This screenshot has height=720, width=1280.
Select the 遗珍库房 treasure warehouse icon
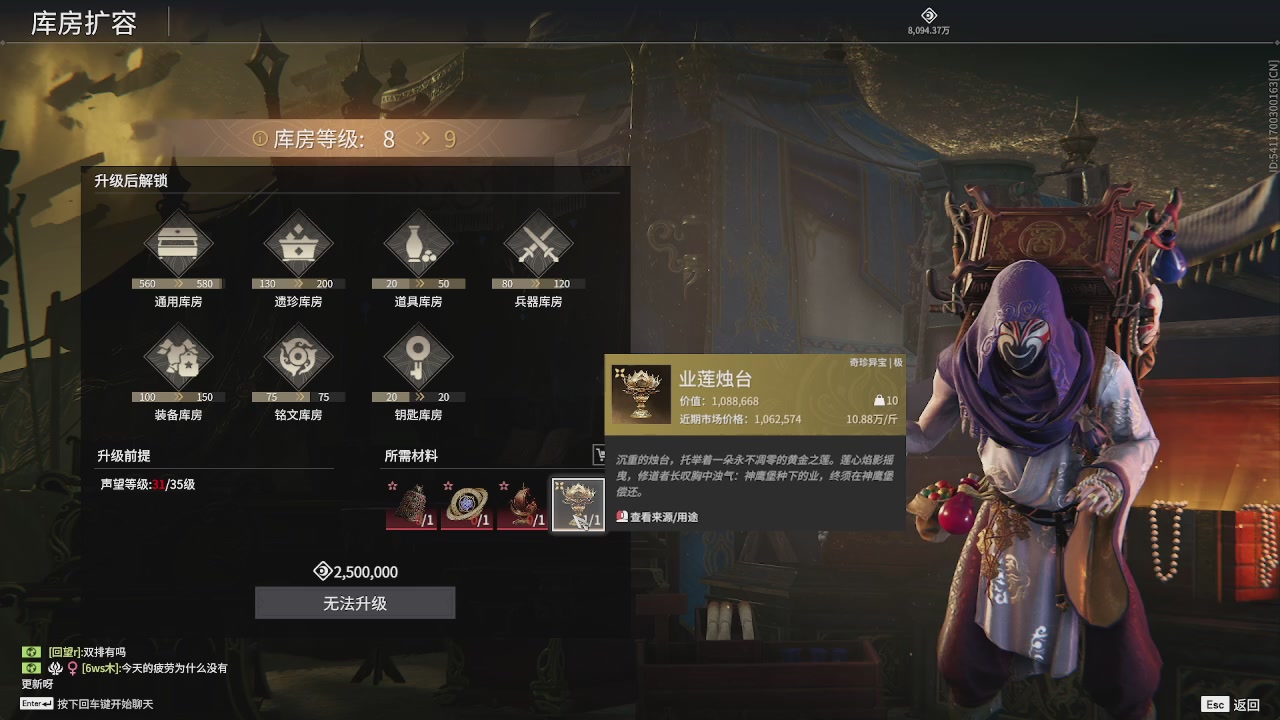click(297, 243)
